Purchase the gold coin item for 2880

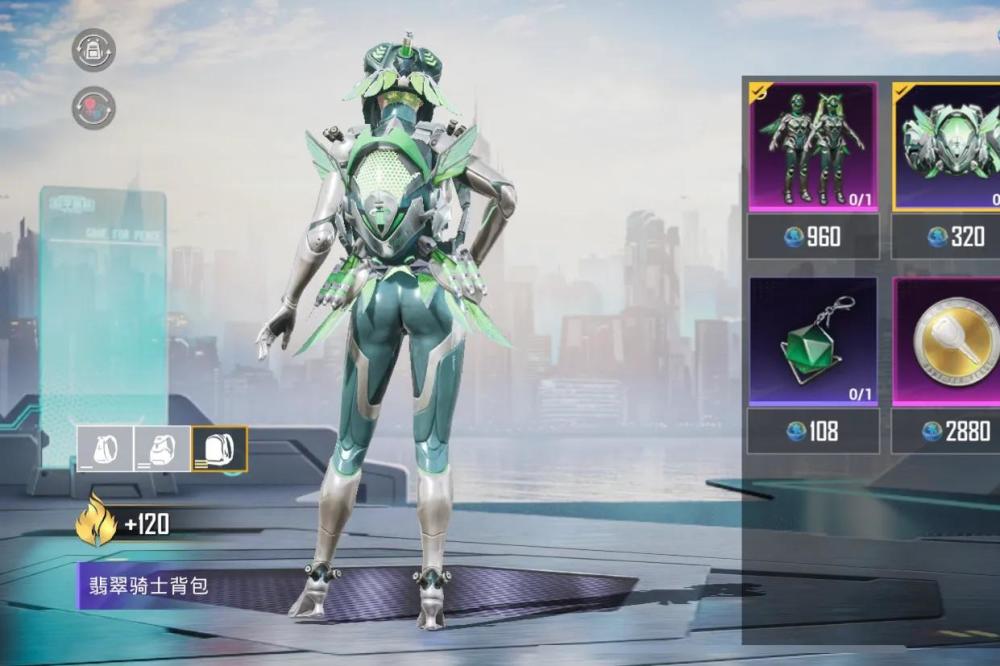947,431
